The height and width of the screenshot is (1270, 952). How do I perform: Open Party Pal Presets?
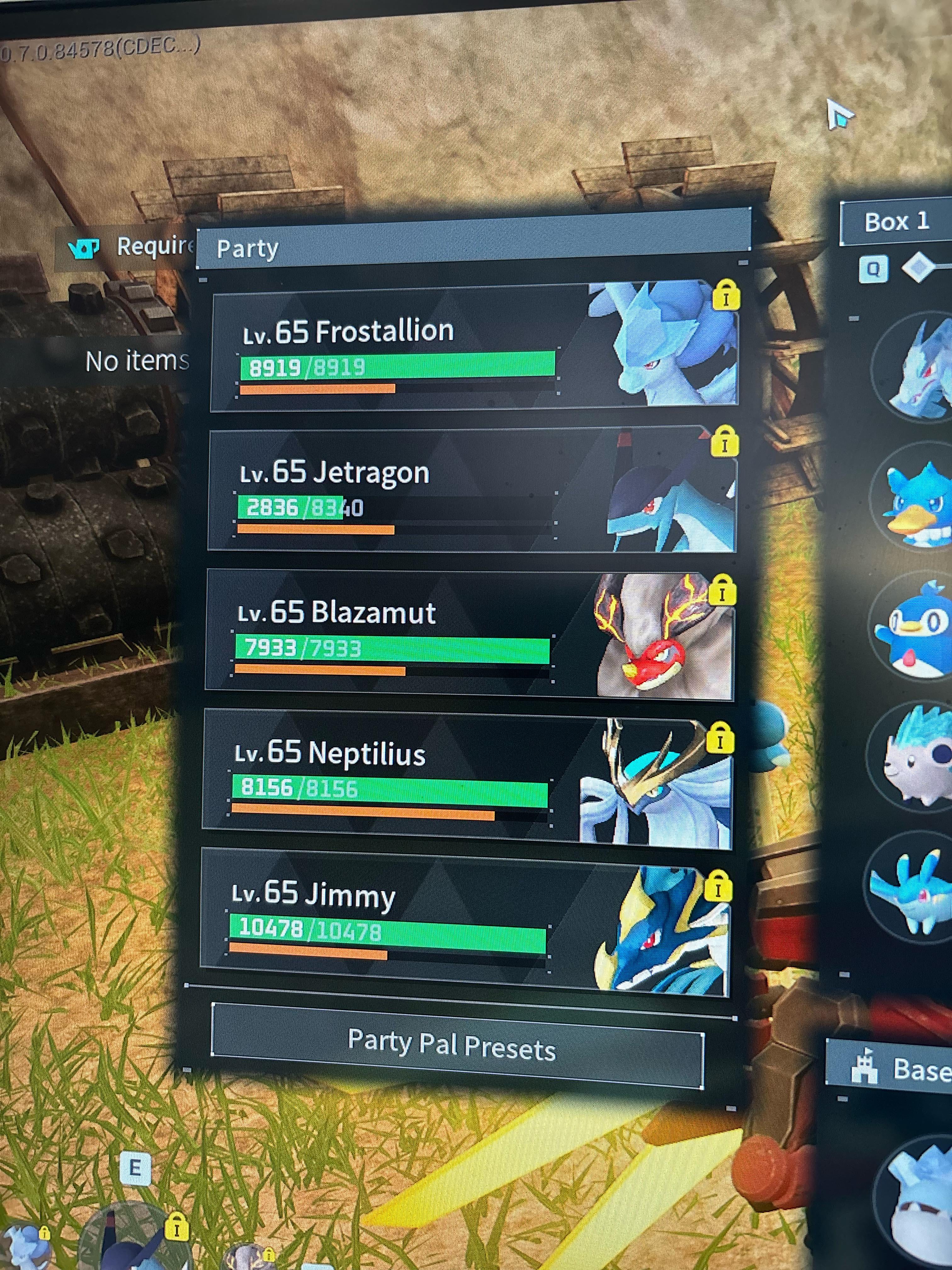coord(457,1045)
